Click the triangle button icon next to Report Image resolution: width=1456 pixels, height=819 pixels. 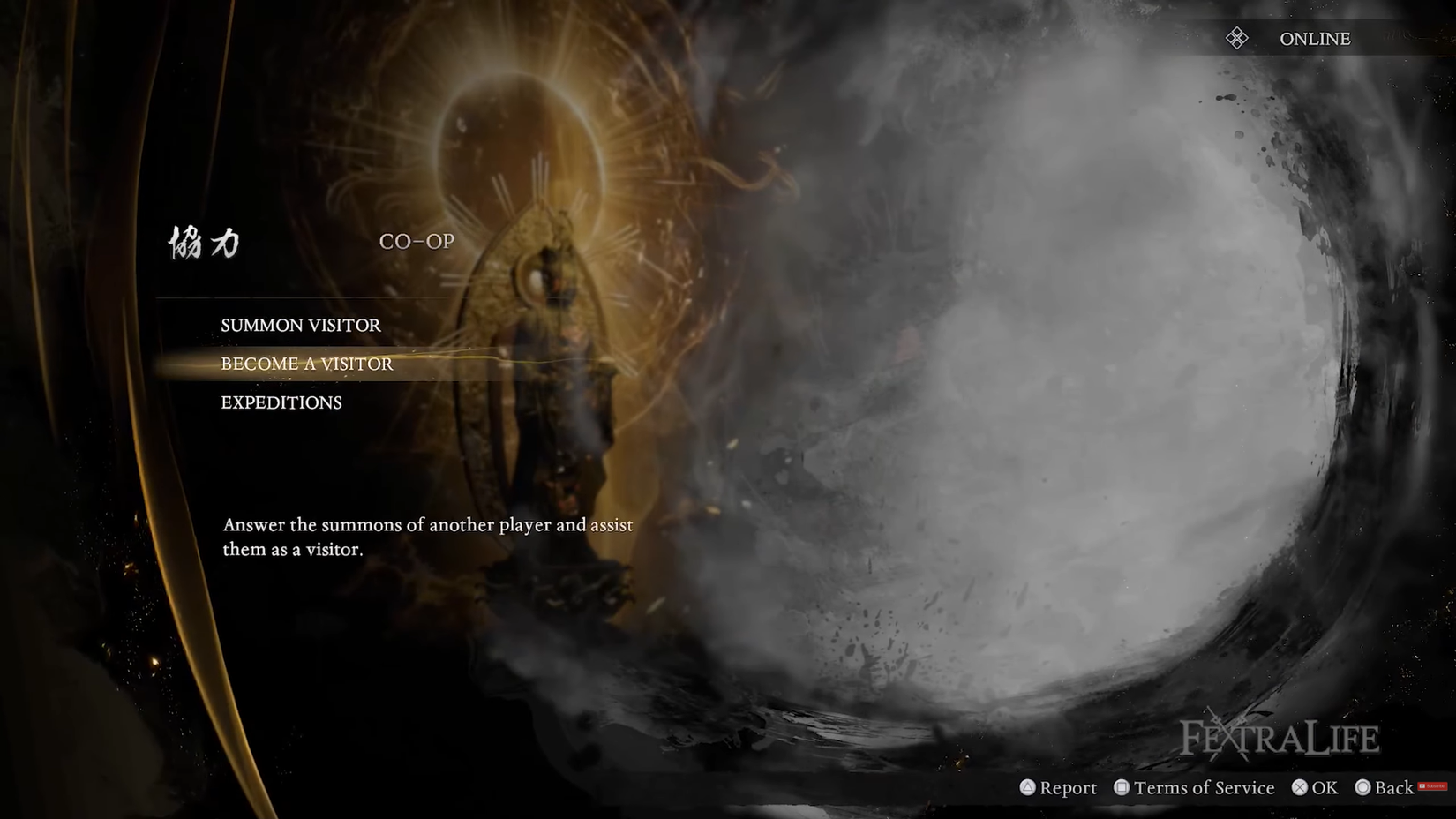1026,787
